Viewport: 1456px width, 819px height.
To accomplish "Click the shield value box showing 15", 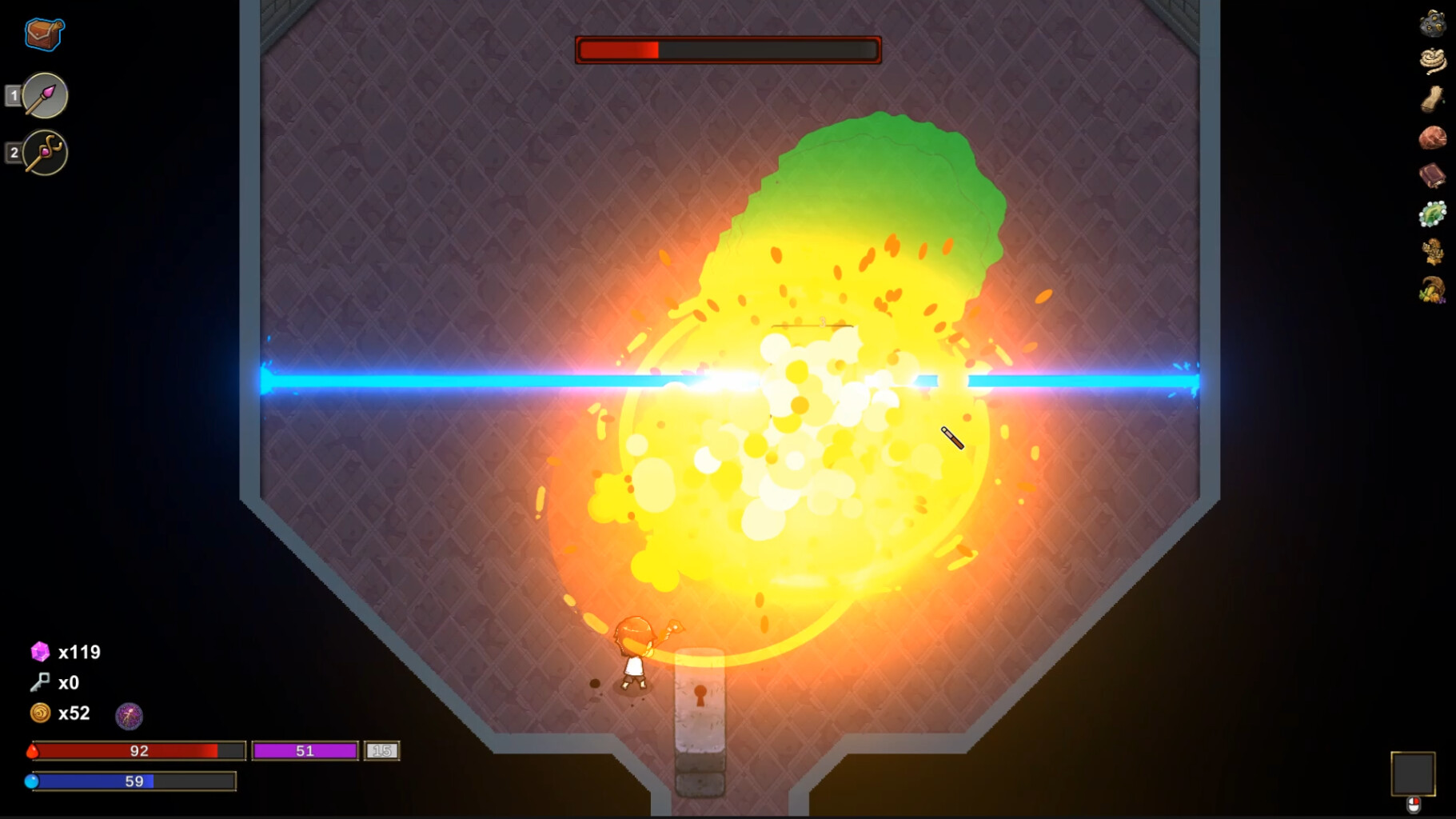I will (x=382, y=750).
